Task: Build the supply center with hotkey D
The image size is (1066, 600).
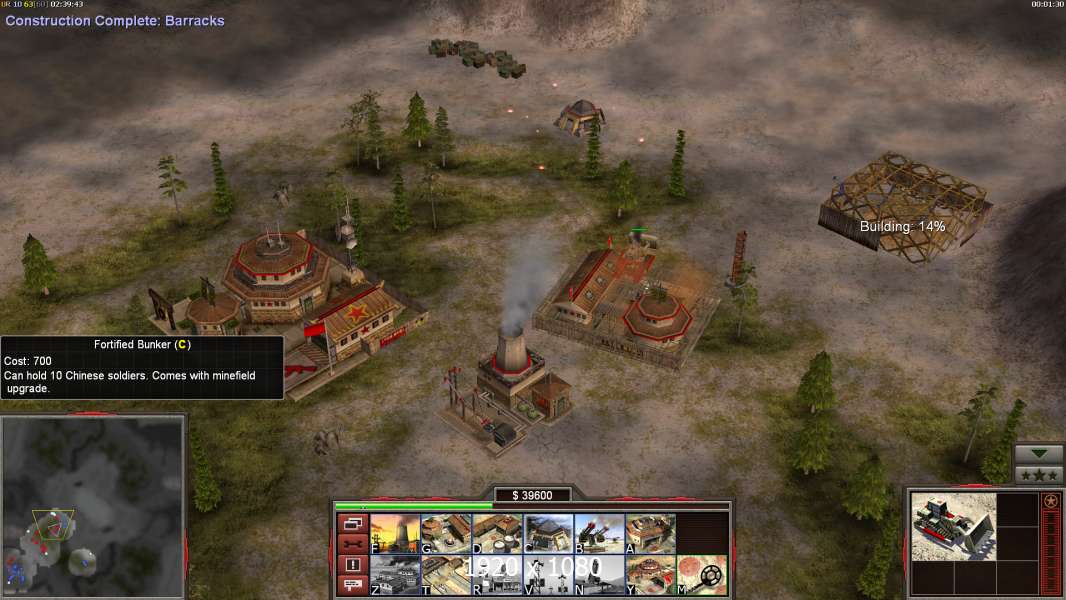Action: tap(497, 534)
